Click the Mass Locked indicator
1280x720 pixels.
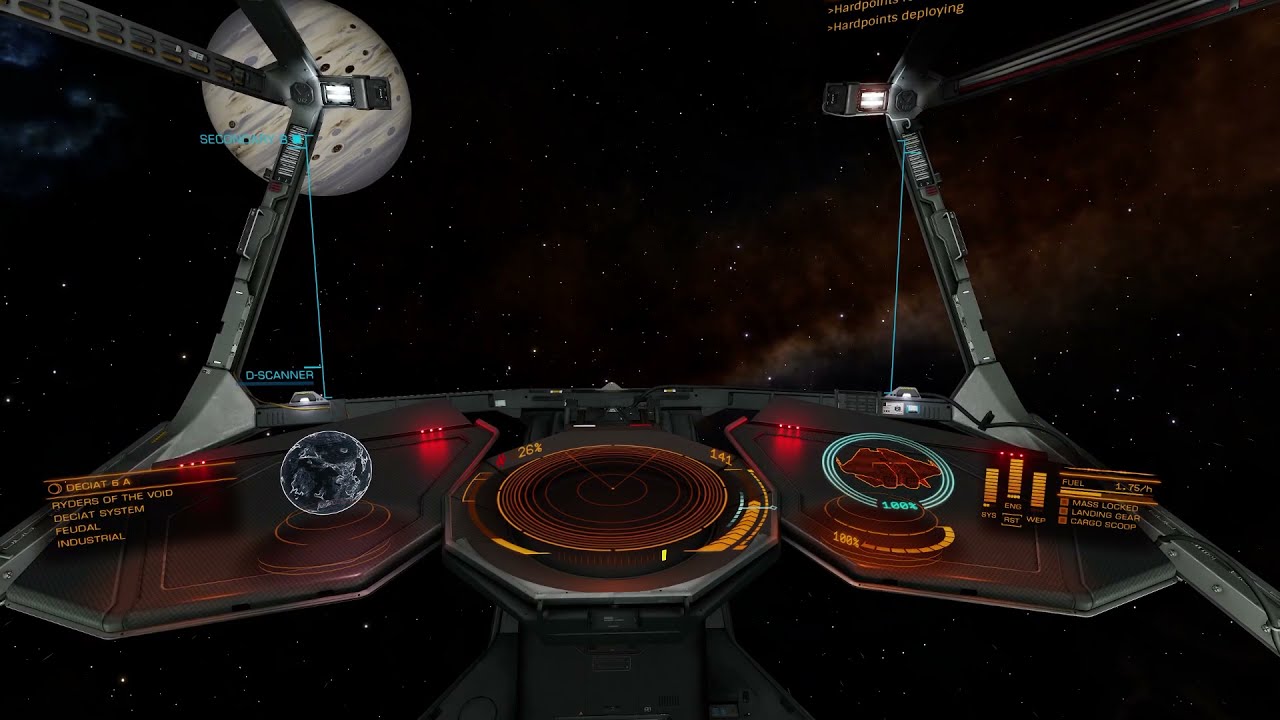click(1099, 506)
